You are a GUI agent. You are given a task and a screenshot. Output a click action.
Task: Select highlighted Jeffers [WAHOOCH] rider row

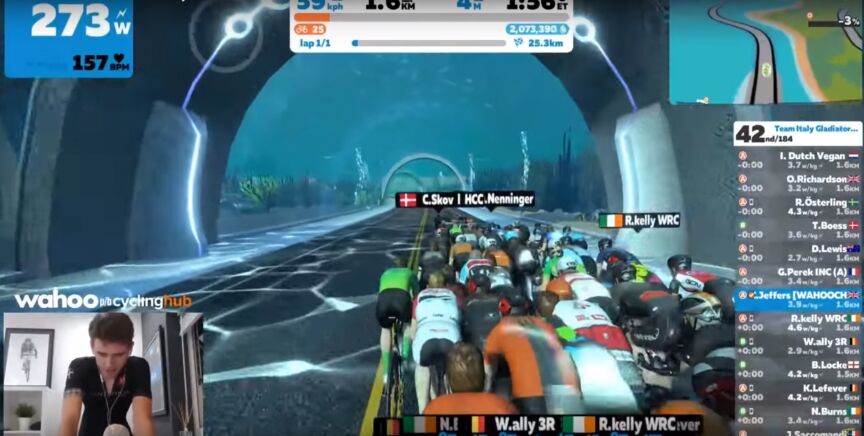(798, 299)
